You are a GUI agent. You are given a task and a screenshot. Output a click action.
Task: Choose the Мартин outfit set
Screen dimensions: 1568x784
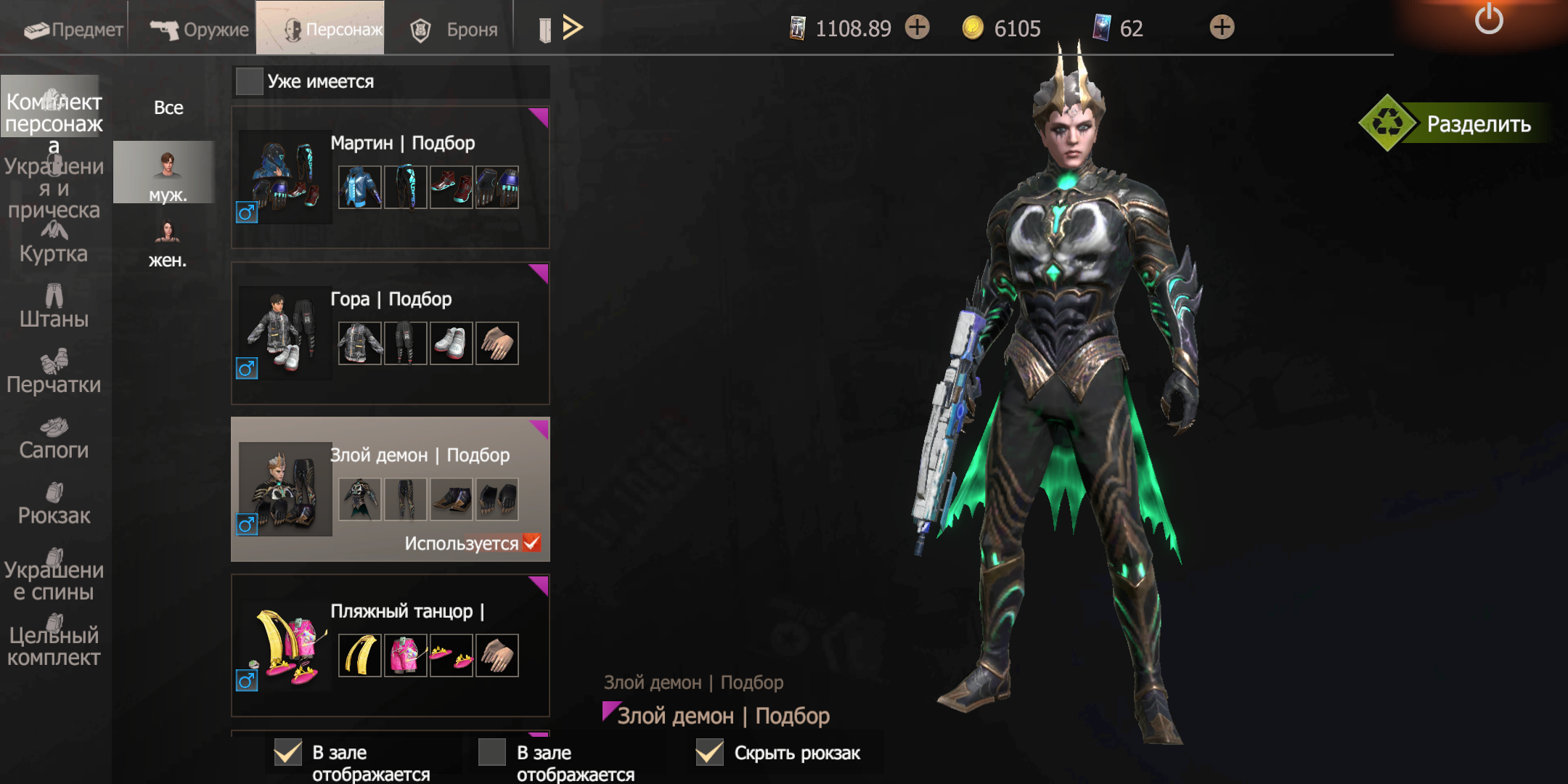point(390,177)
